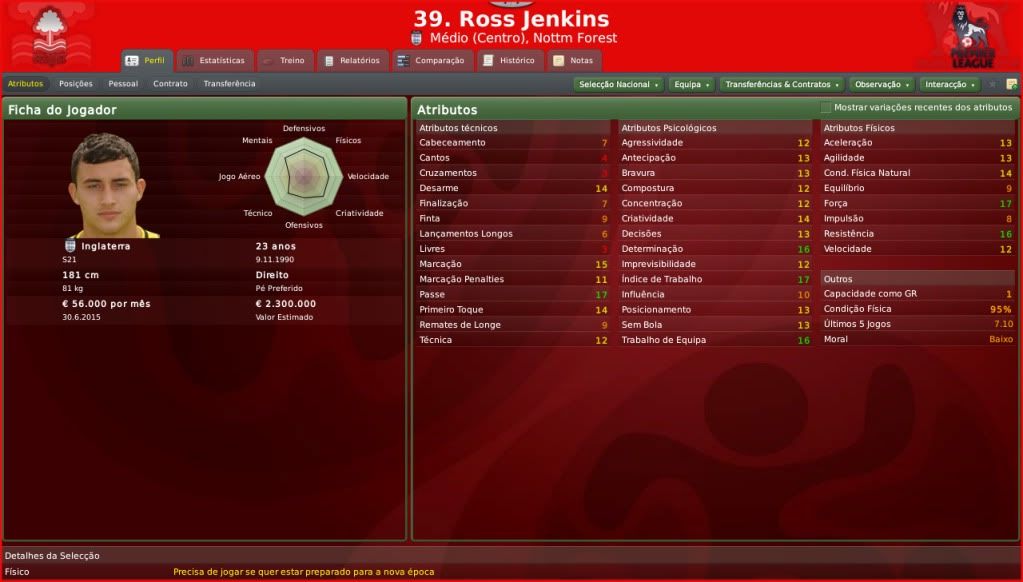The height and width of the screenshot is (582, 1023).
Task: Toggle Mostrar variações recentes dos atributos checkbox
Action: [826, 108]
